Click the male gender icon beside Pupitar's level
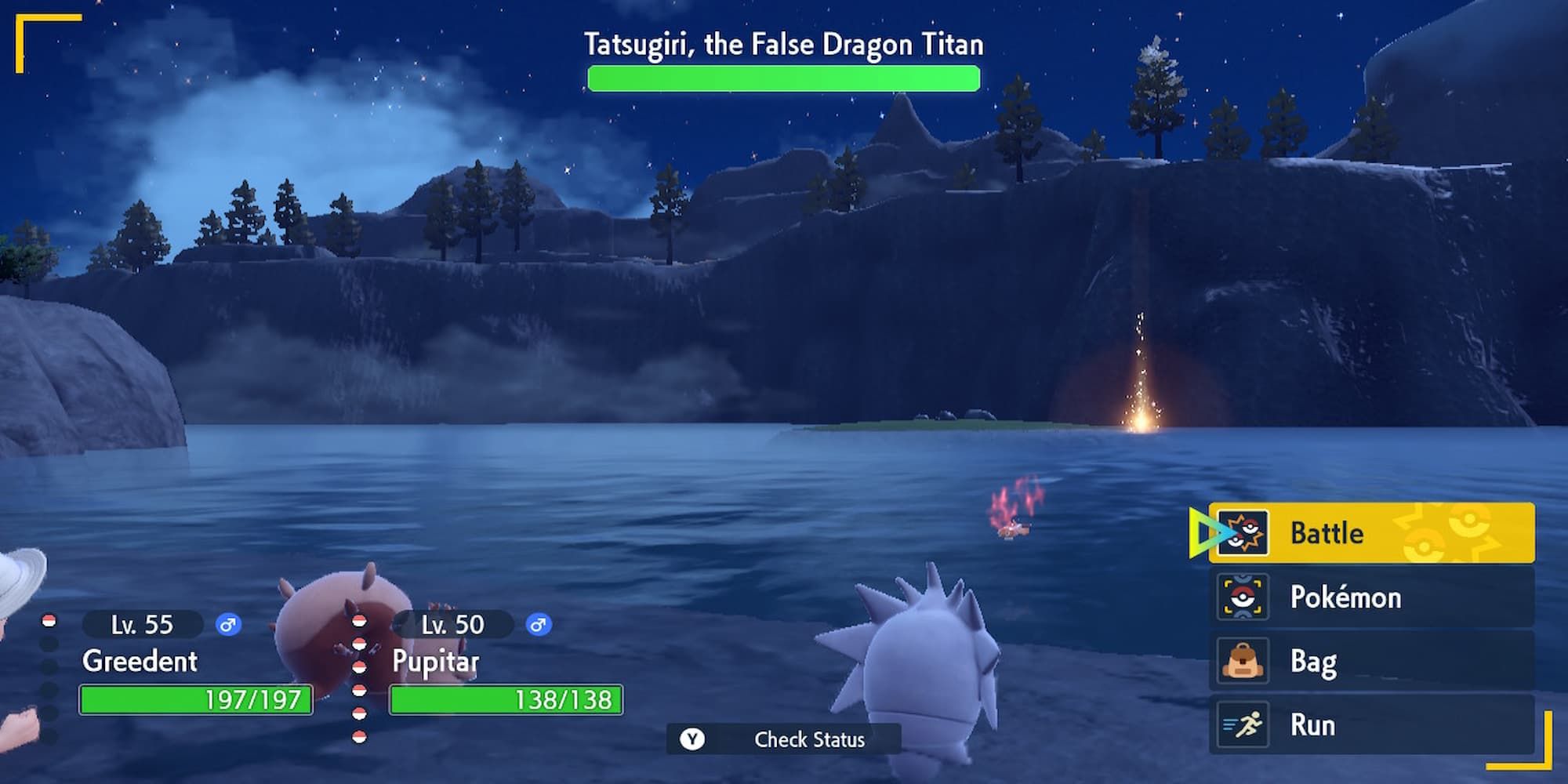The height and width of the screenshot is (784, 1568). tap(538, 625)
